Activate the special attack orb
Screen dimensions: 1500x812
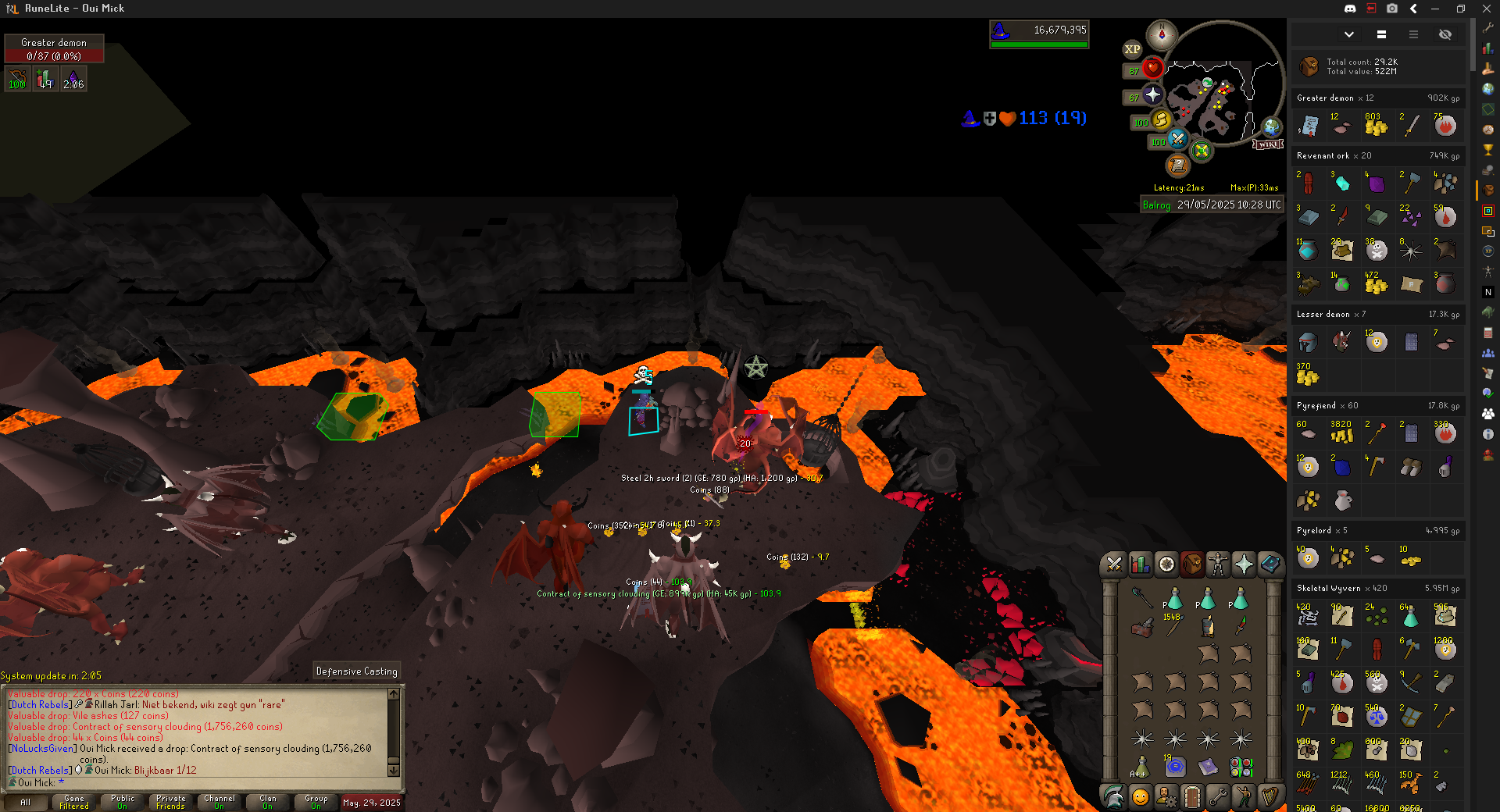tap(1177, 140)
